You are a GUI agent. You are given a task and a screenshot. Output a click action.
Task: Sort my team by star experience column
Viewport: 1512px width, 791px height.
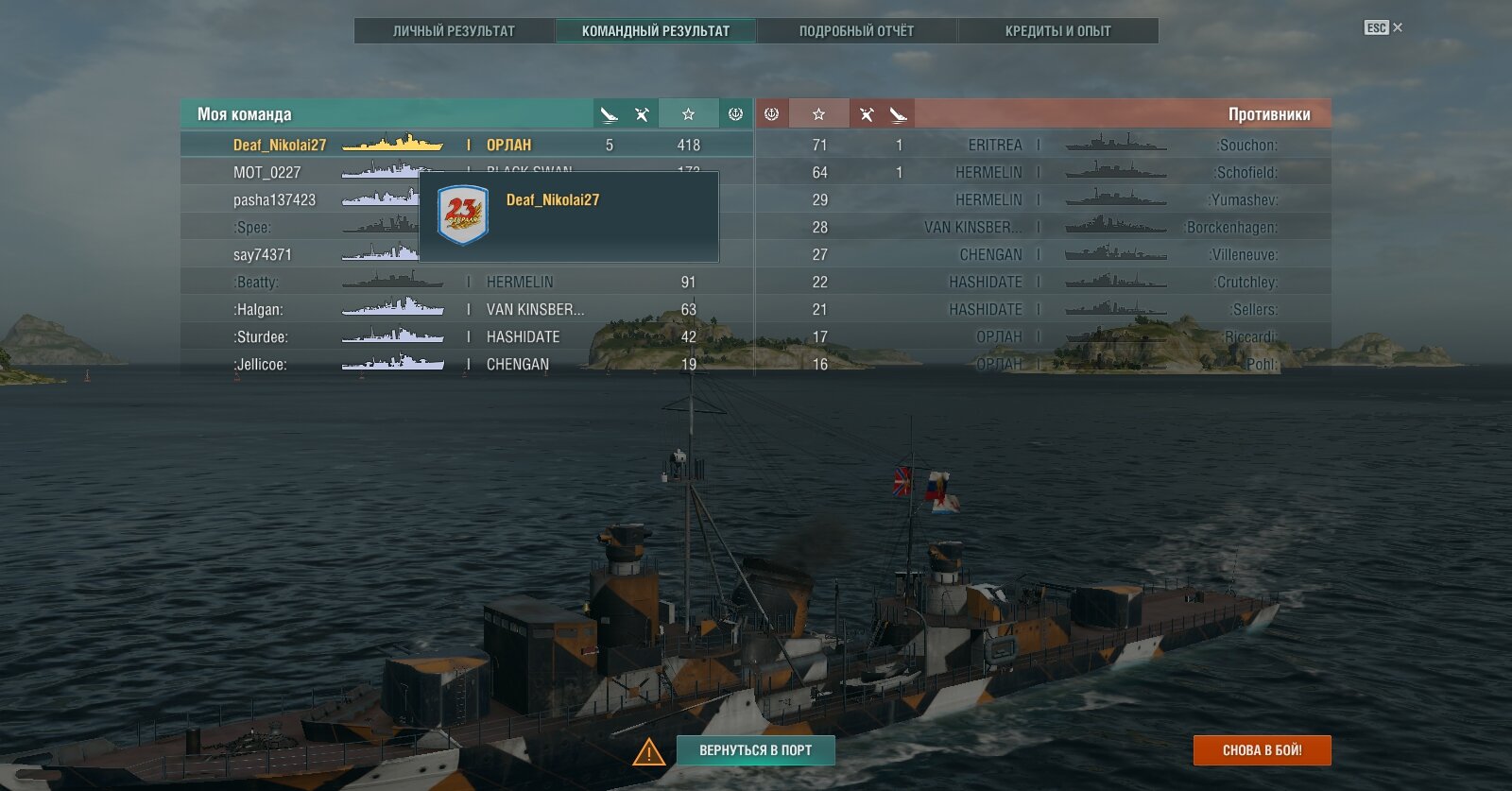[x=688, y=114]
